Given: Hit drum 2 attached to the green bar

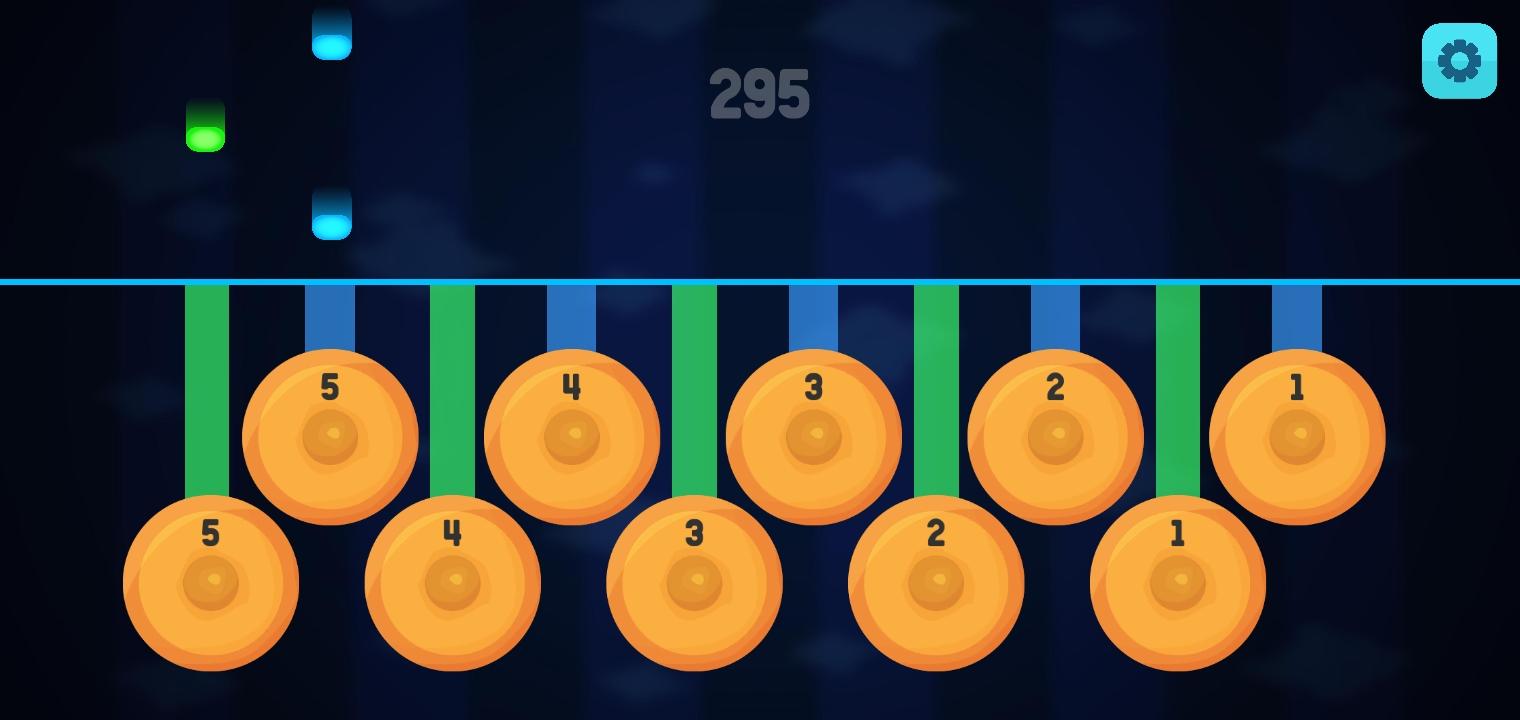Looking at the screenshot, I should point(936,583).
